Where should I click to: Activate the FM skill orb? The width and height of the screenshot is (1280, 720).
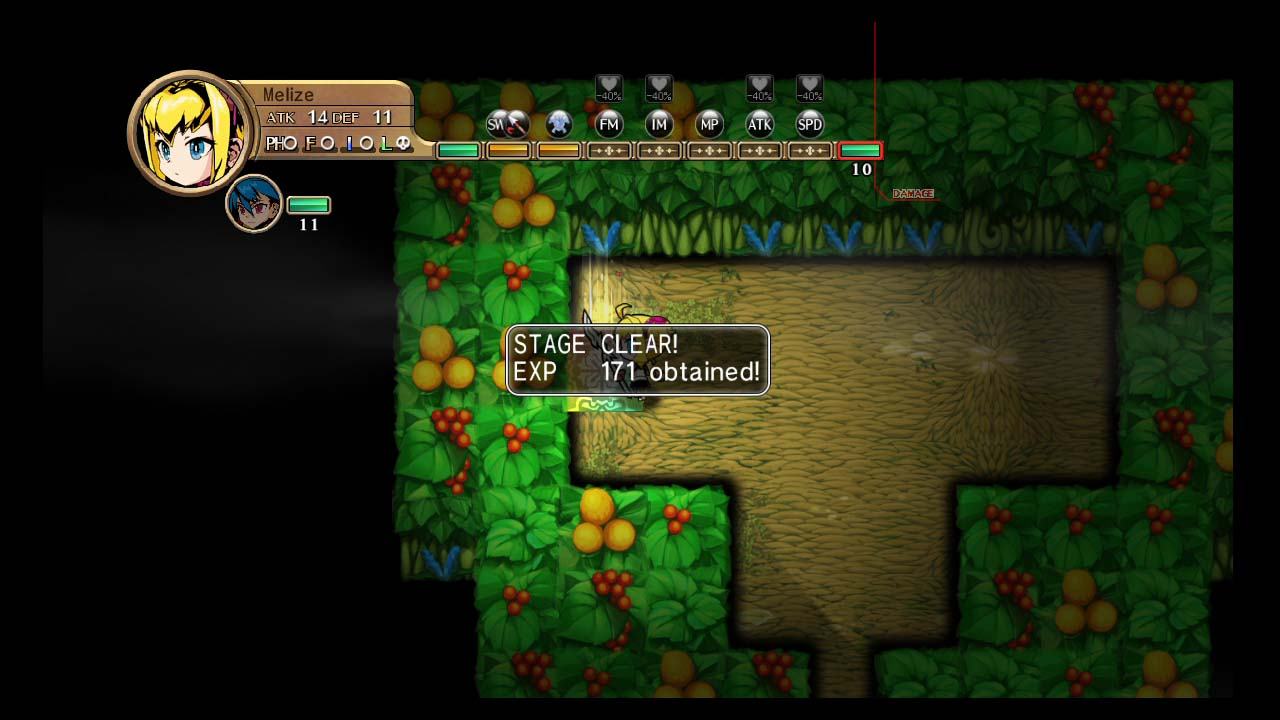[x=608, y=125]
